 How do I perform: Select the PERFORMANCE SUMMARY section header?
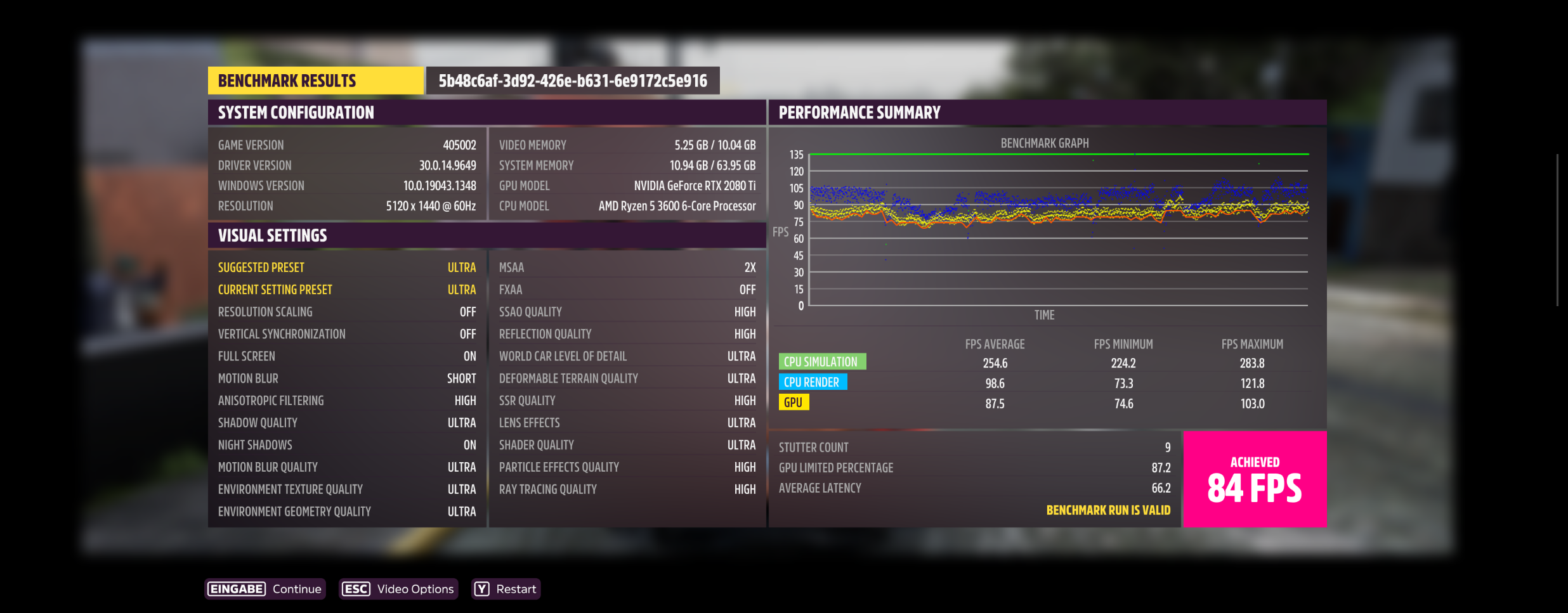pos(860,112)
